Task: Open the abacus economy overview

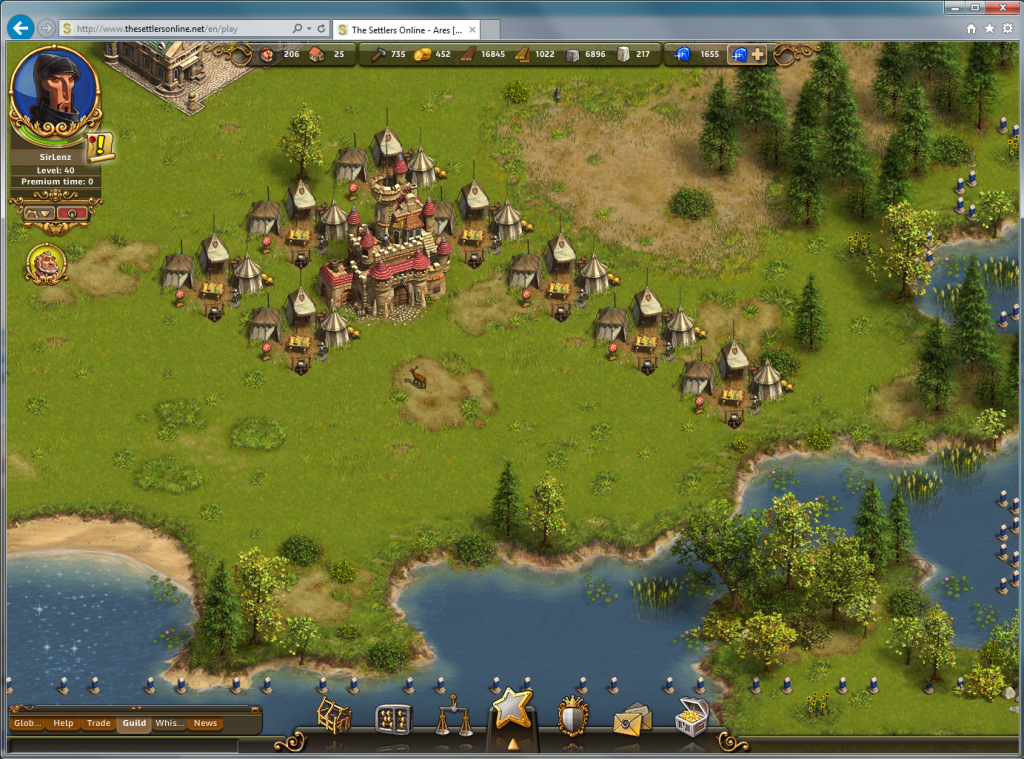Action: coord(393,718)
